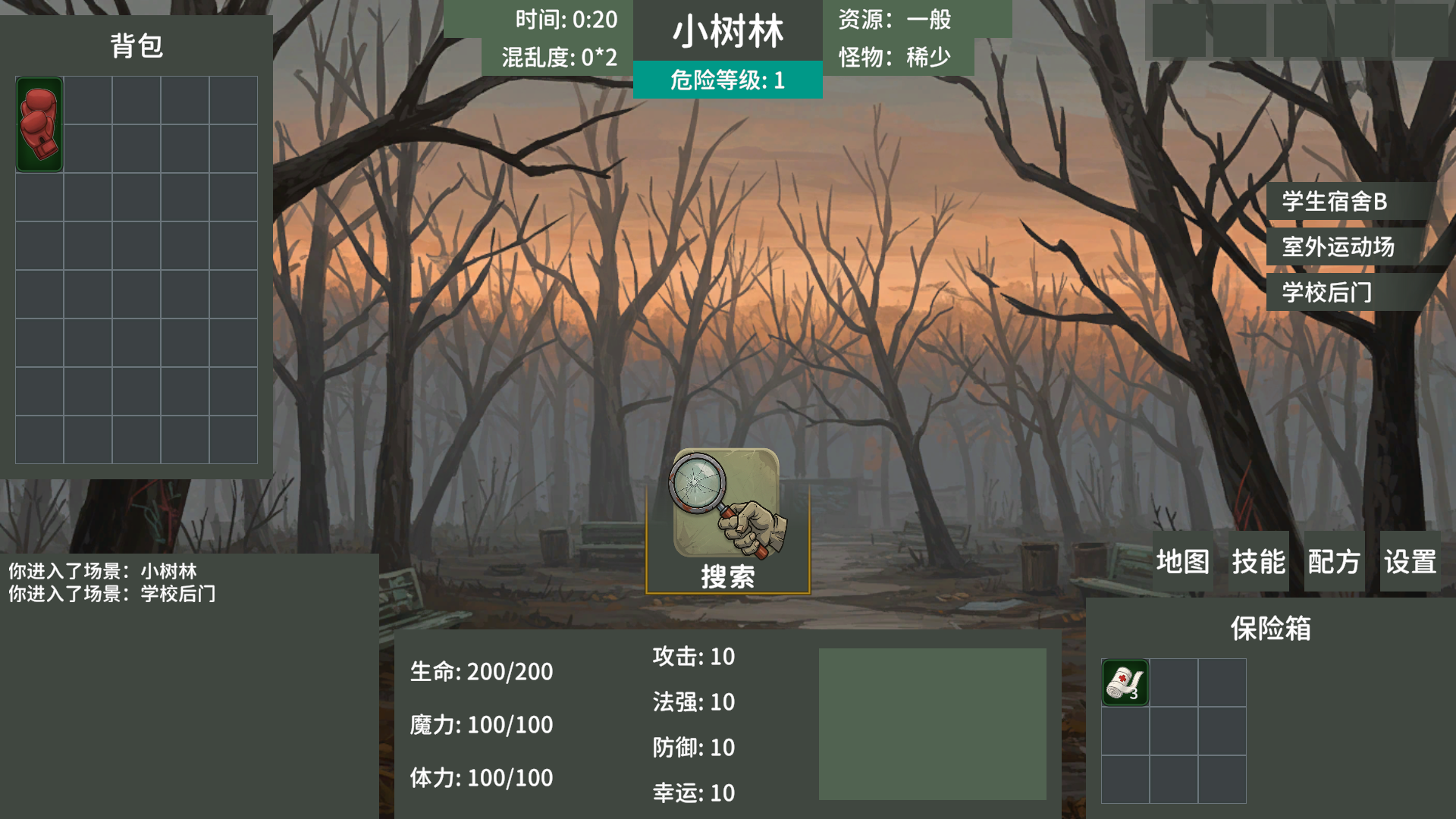Open the 技能 (skills) panel
The width and height of the screenshot is (1456, 819).
(x=1259, y=561)
